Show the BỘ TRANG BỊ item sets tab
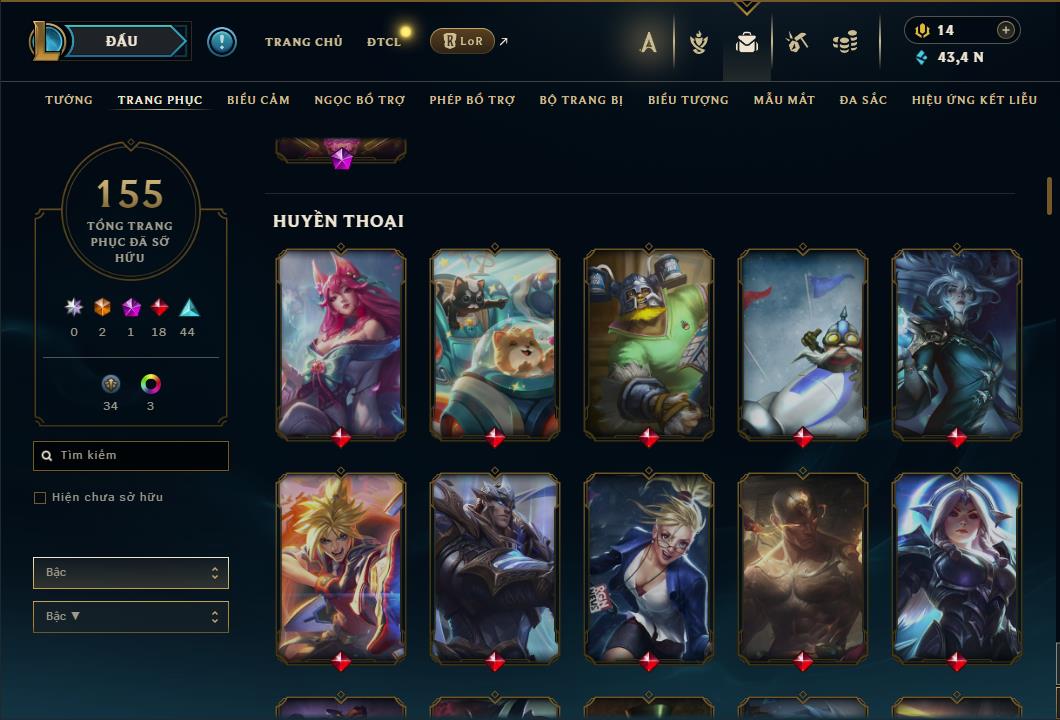 [581, 100]
